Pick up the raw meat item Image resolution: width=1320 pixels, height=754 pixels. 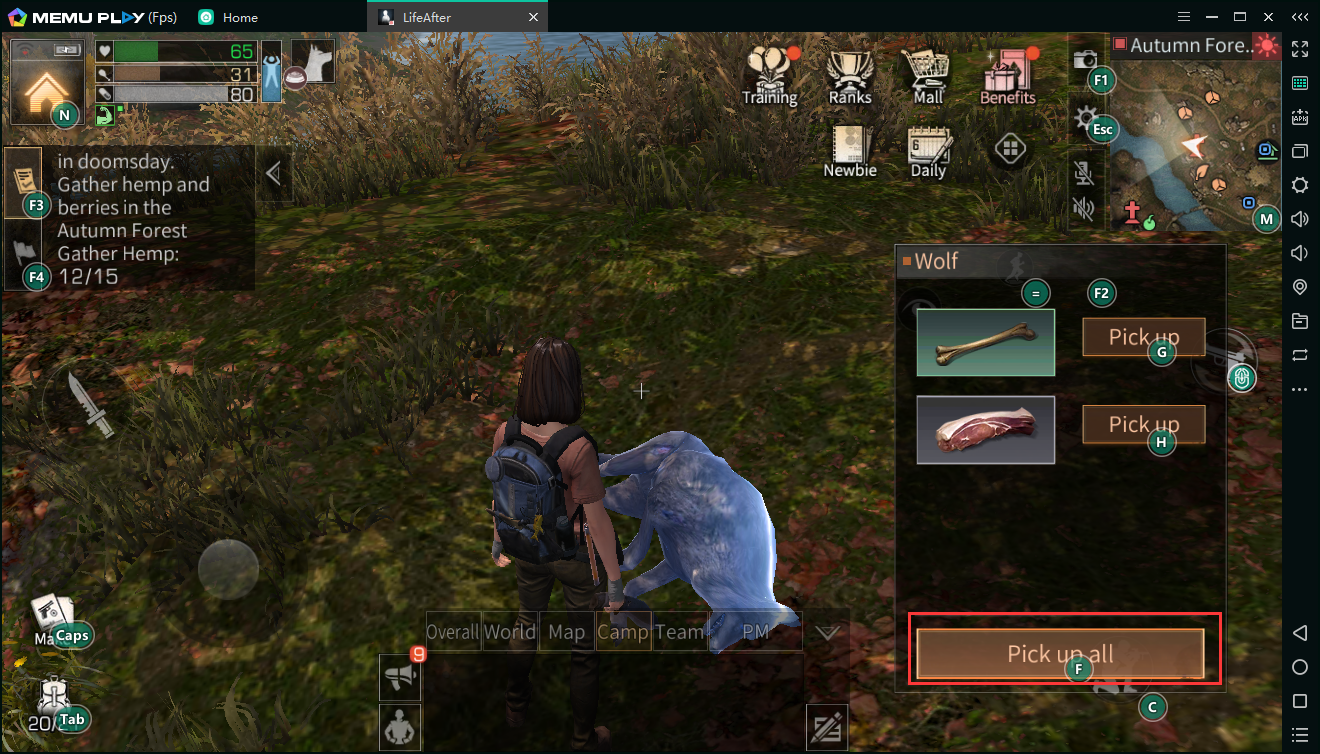point(1143,425)
